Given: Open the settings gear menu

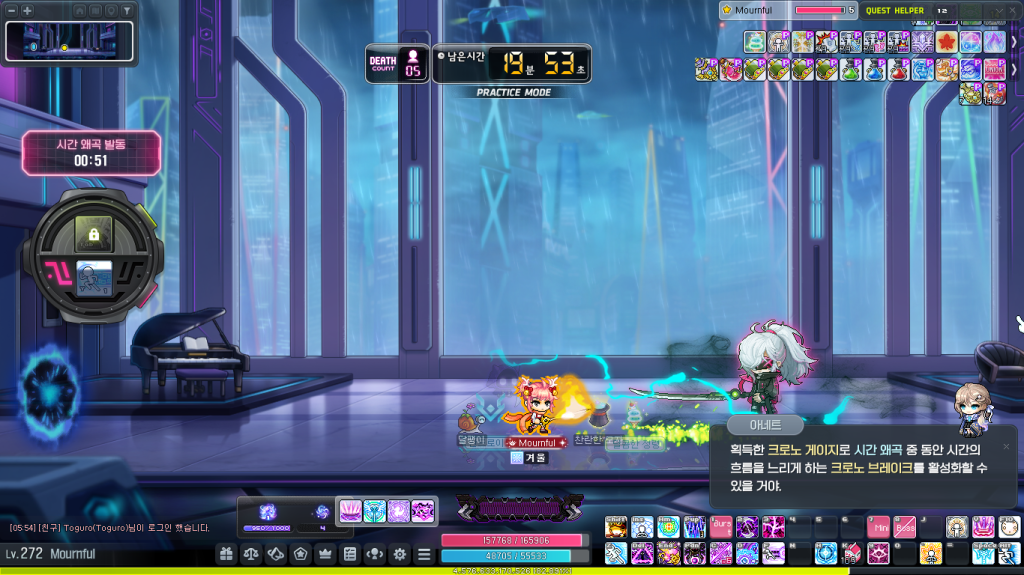Looking at the screenshot, I should (x=399, y=554).
